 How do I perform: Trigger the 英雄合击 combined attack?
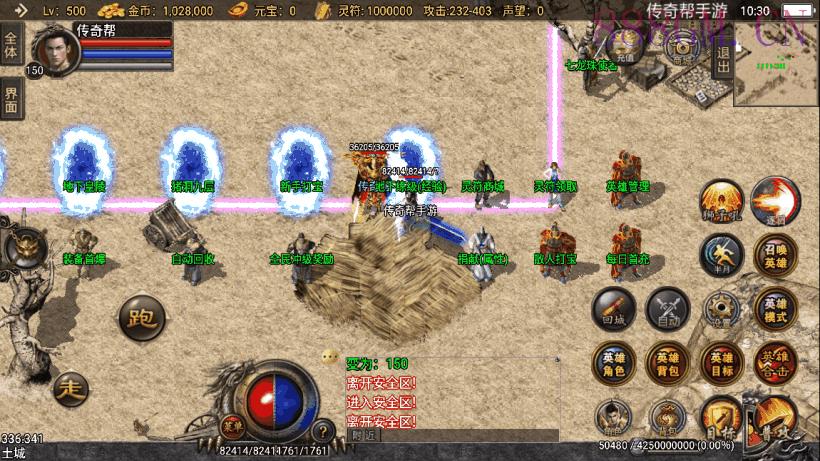click(x=775, y=363)
